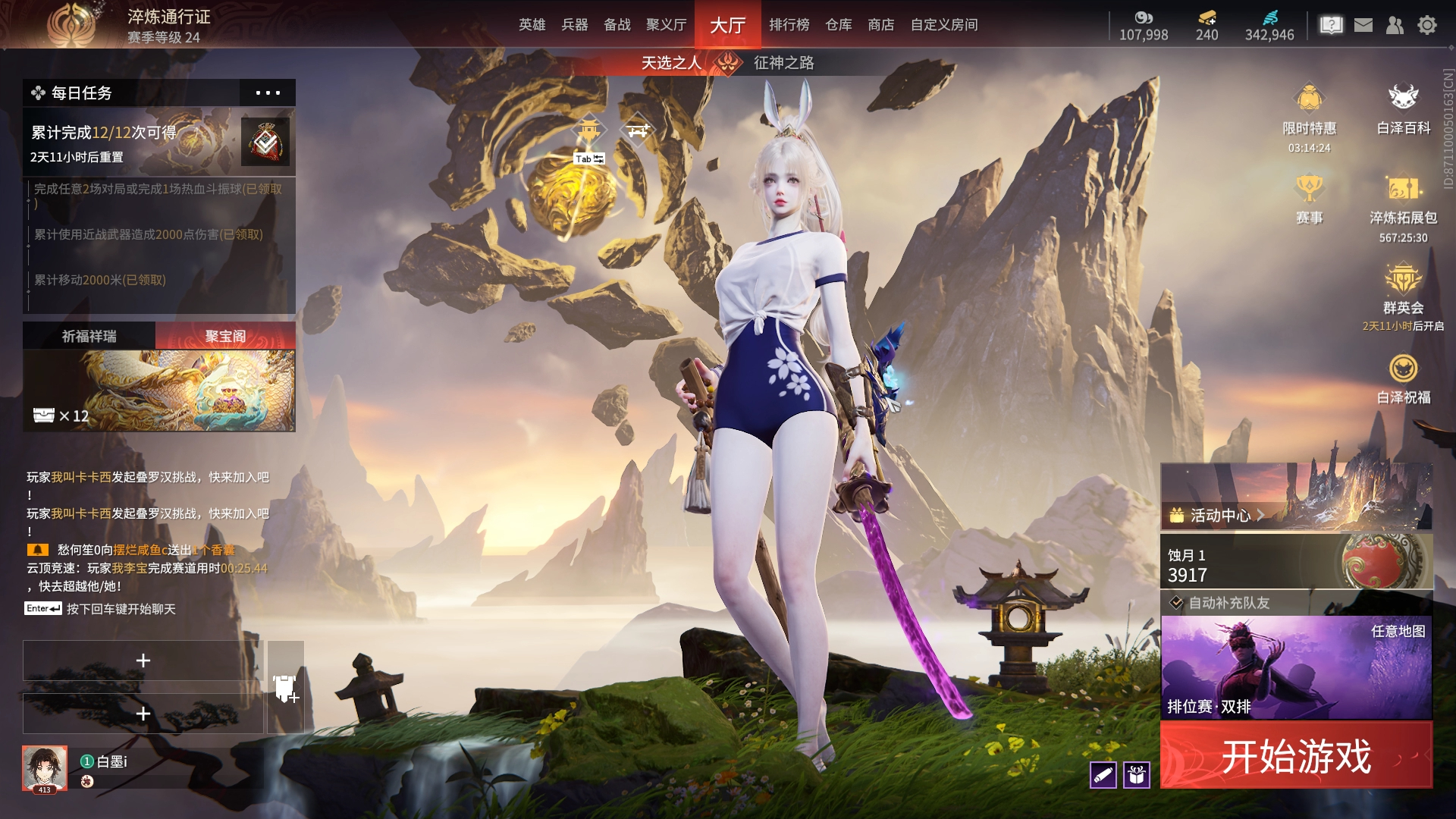Open the 白泽百科 encyclopedia

[1403, 110]
